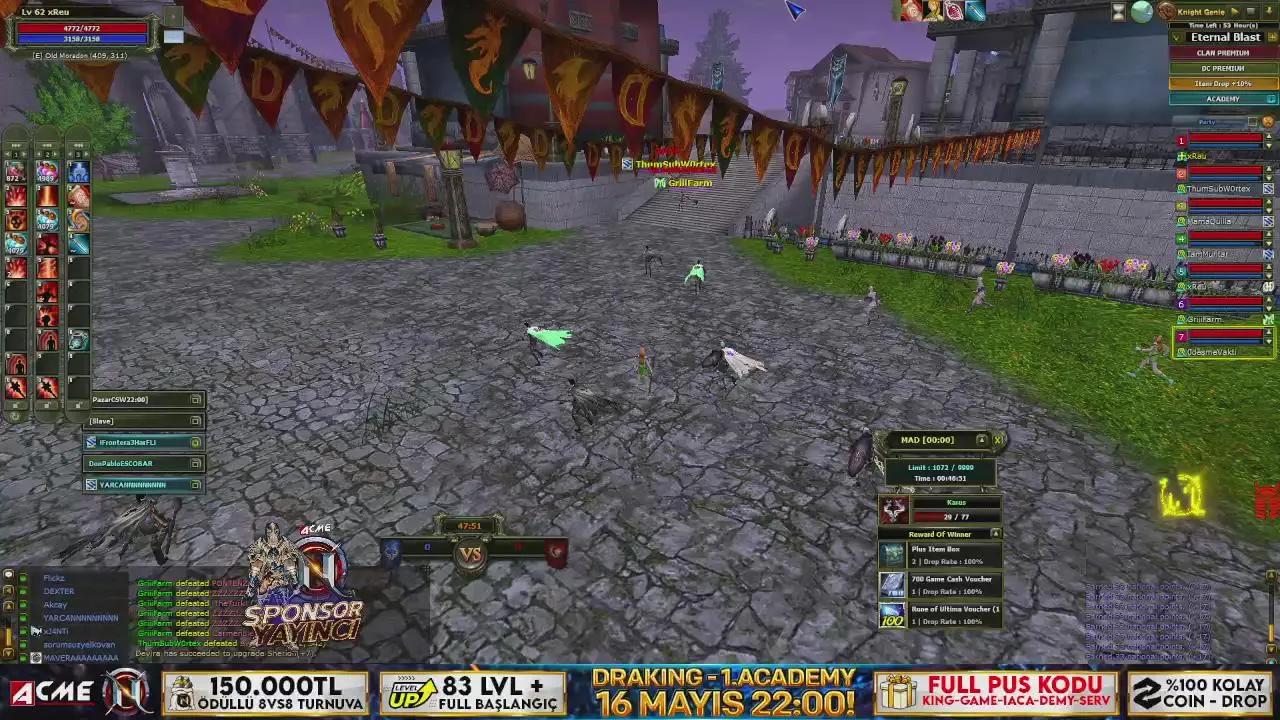Open the Academy panel
1280x720 pixels.
[x=1222, y=98]
